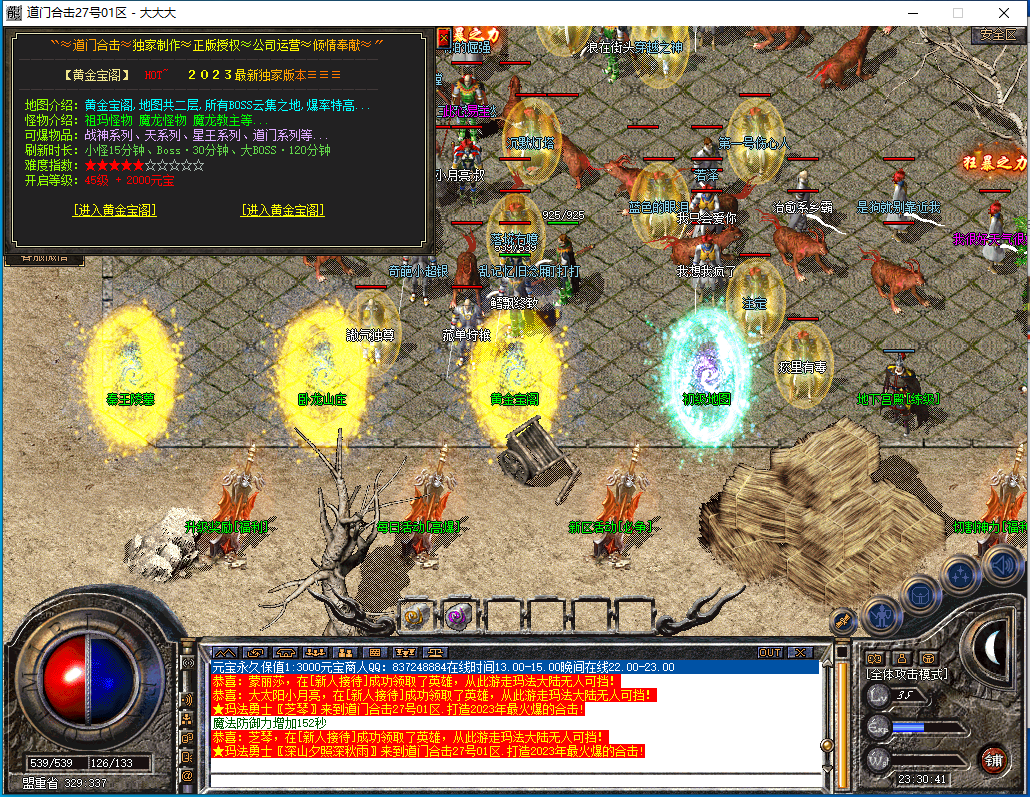Close the 黄金宝阁 info dialog
1030x797 pixels.
click(x=444, y=38)
